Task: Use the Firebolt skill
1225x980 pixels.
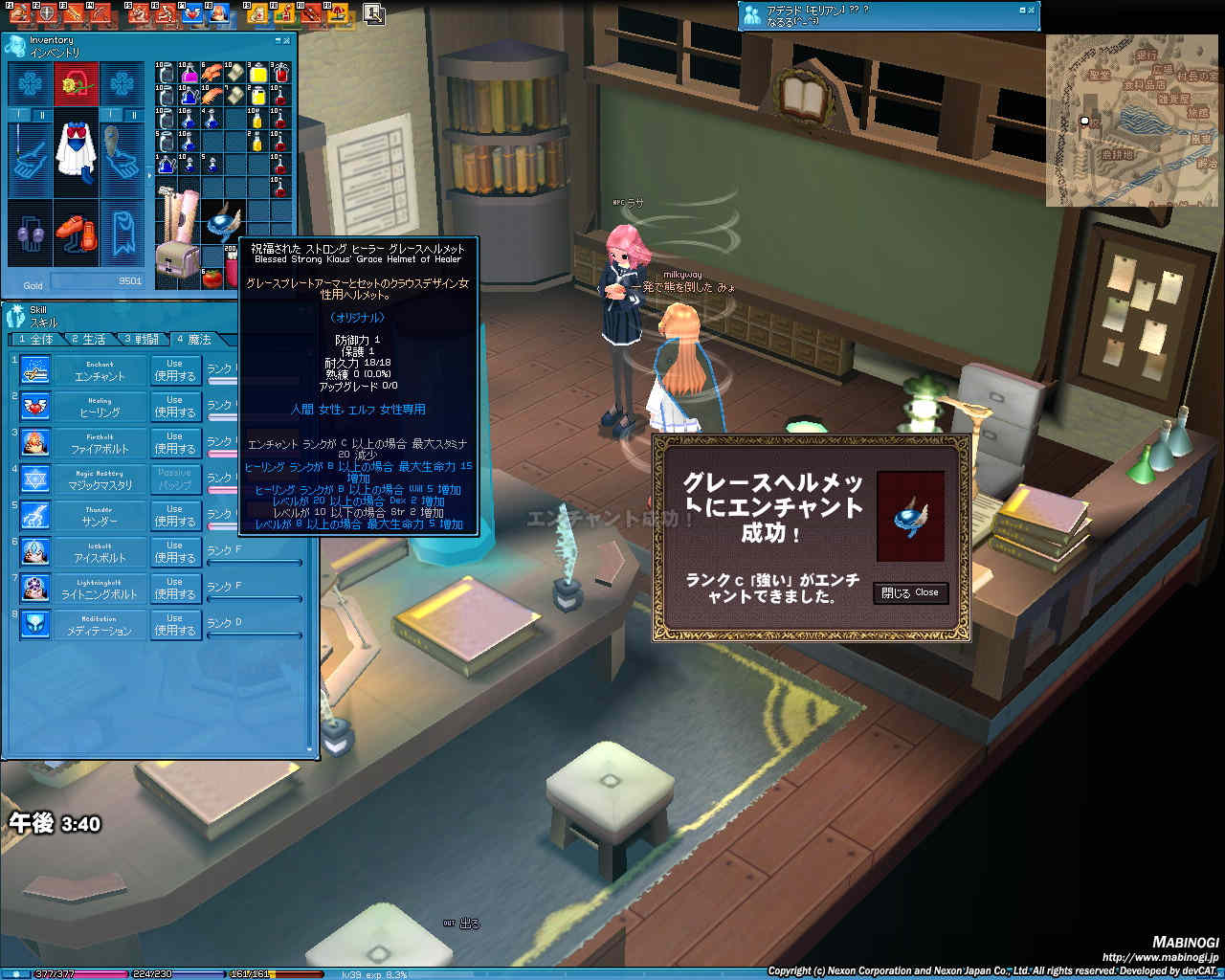Action: pyautogui.click(x=174, y=443)
